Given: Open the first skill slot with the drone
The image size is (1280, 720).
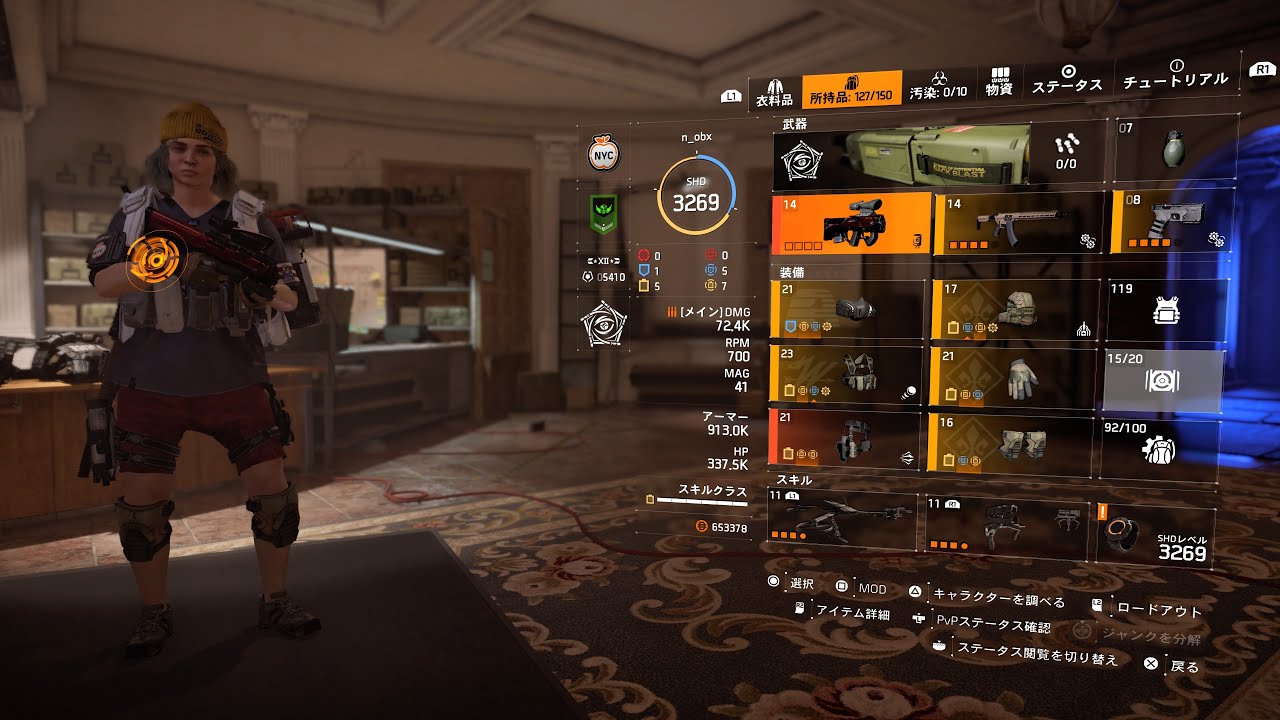Looking at the screenshot, I should click(841, 520).
